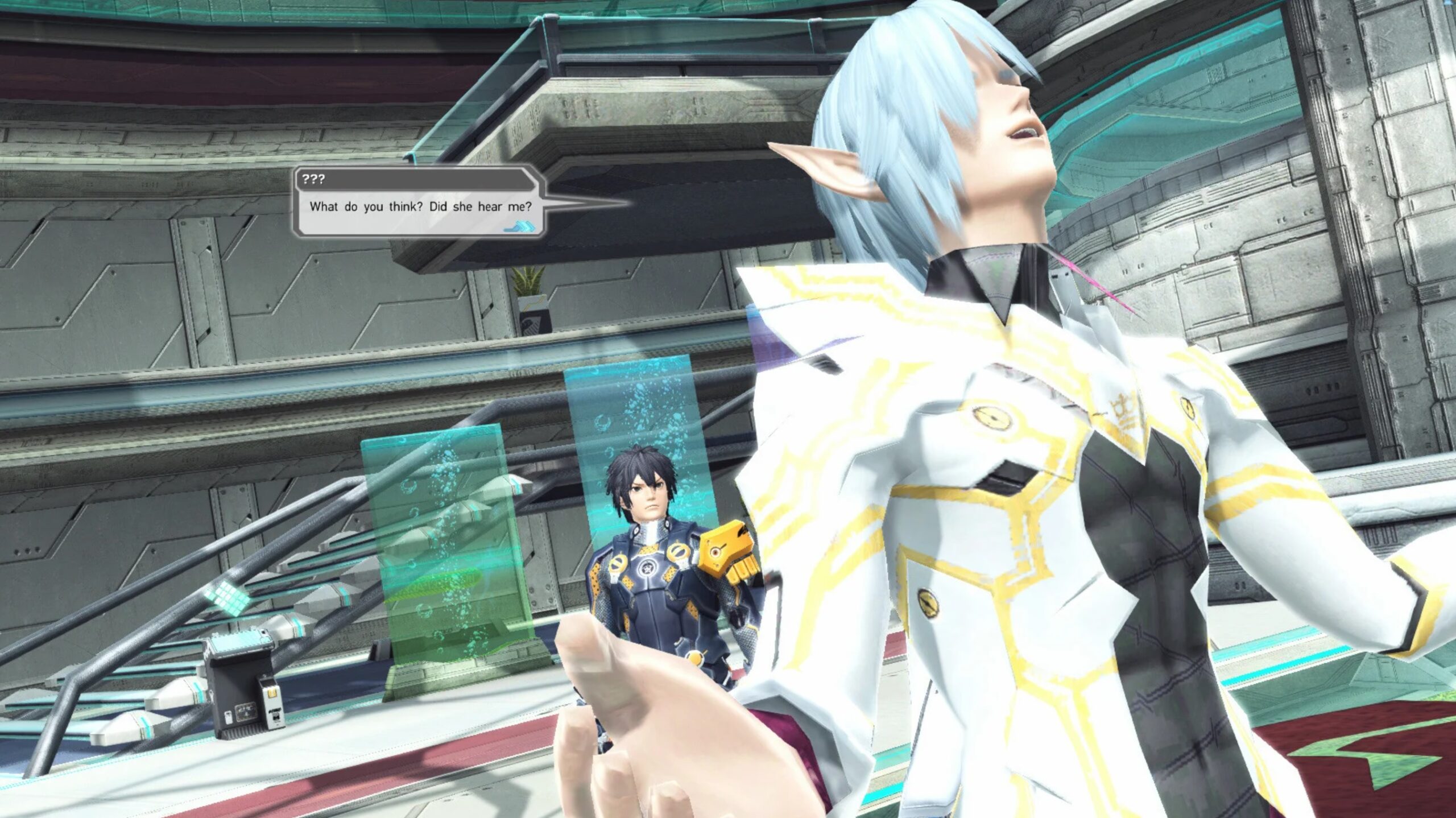The height and width of the screenshot is (818, 1456).
Task: Select the yellow emblem icon on the white jacket
Action: coord(991,418)
